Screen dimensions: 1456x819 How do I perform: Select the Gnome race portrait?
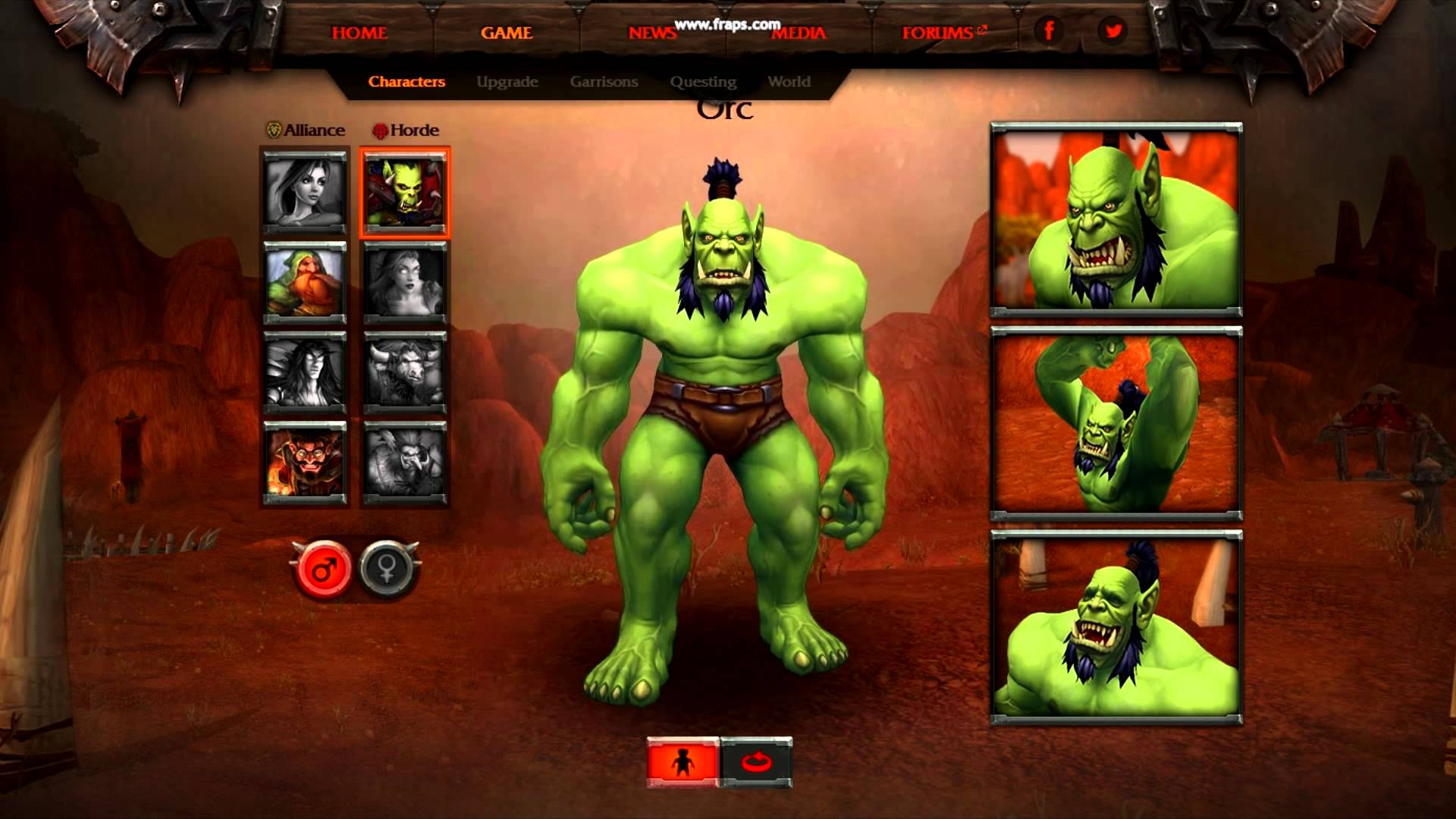coord(305,462)
